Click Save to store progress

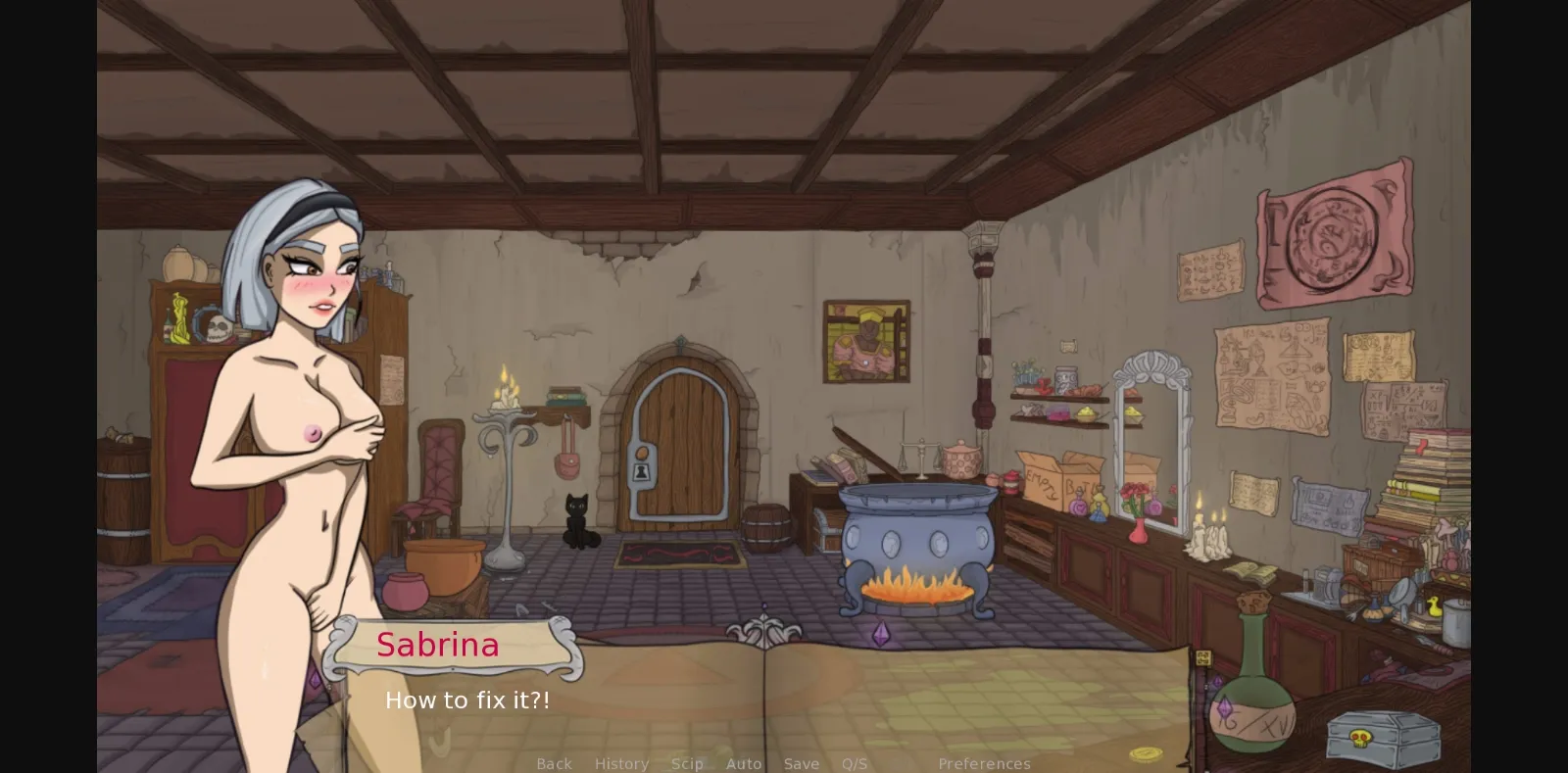click(802, 763)
